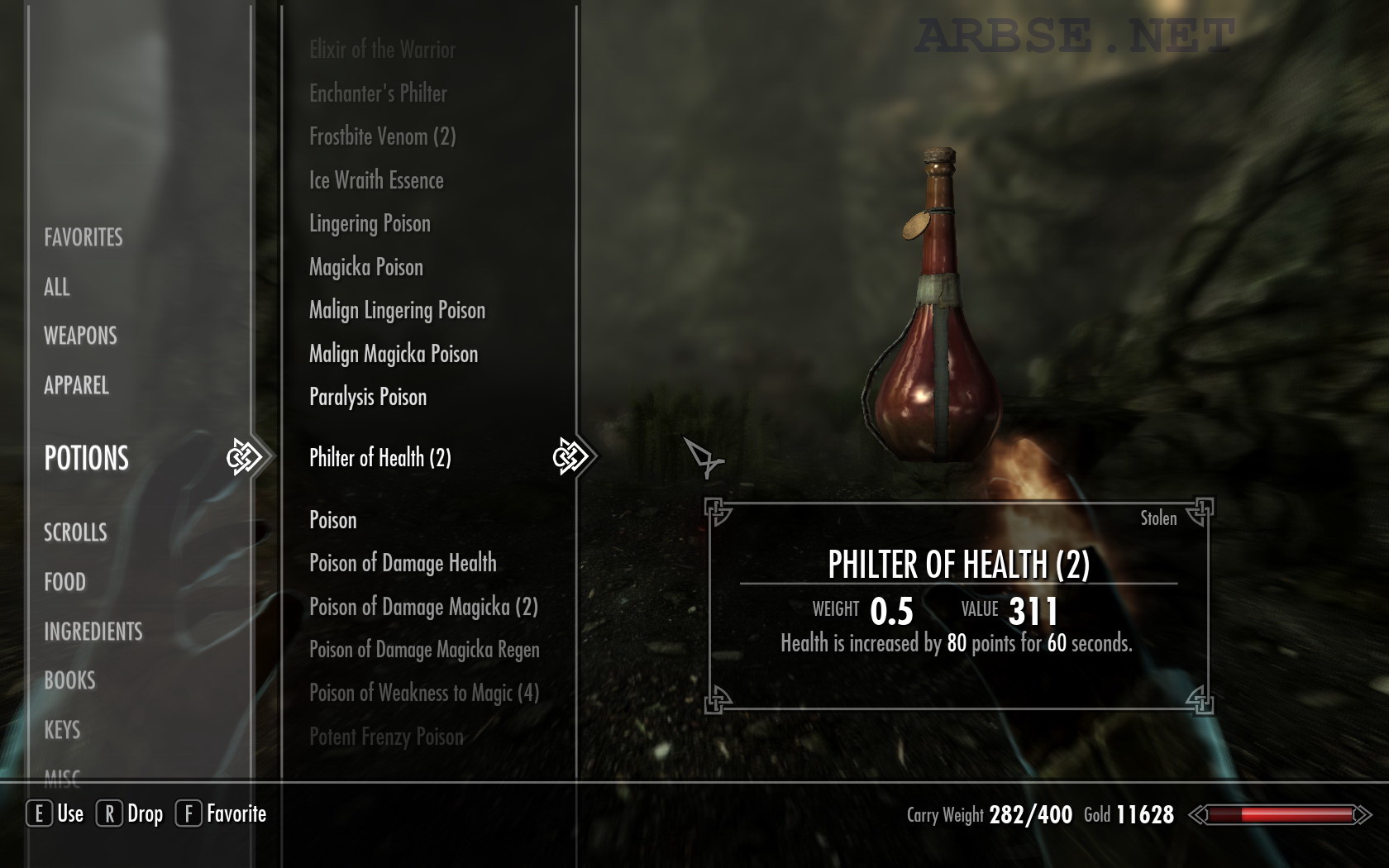Screen dimensions: 1389x868
Task: Switch to the Food category
Action: click(64, 582)
